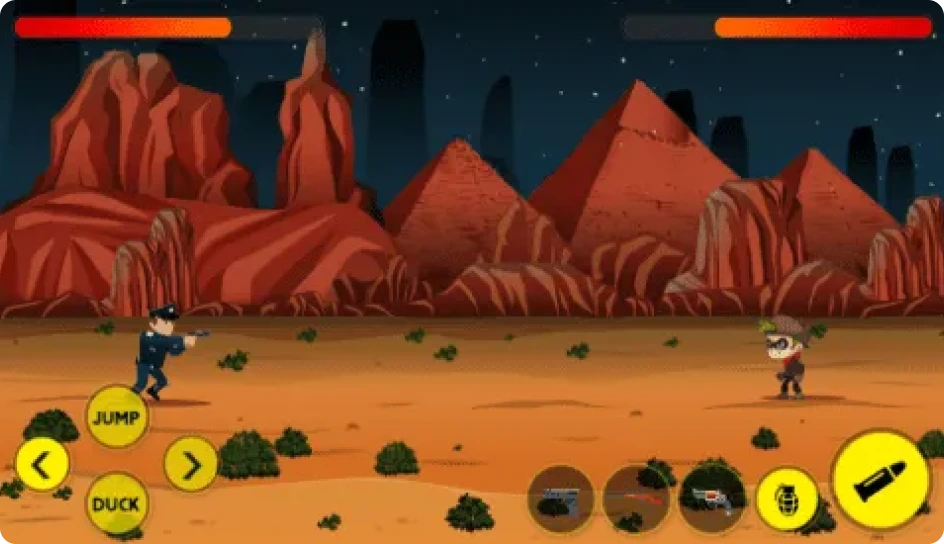Fire using the large bullet button
Viewport: 944px width, 544px height.
pyautogui.click(x=881, y=480)
